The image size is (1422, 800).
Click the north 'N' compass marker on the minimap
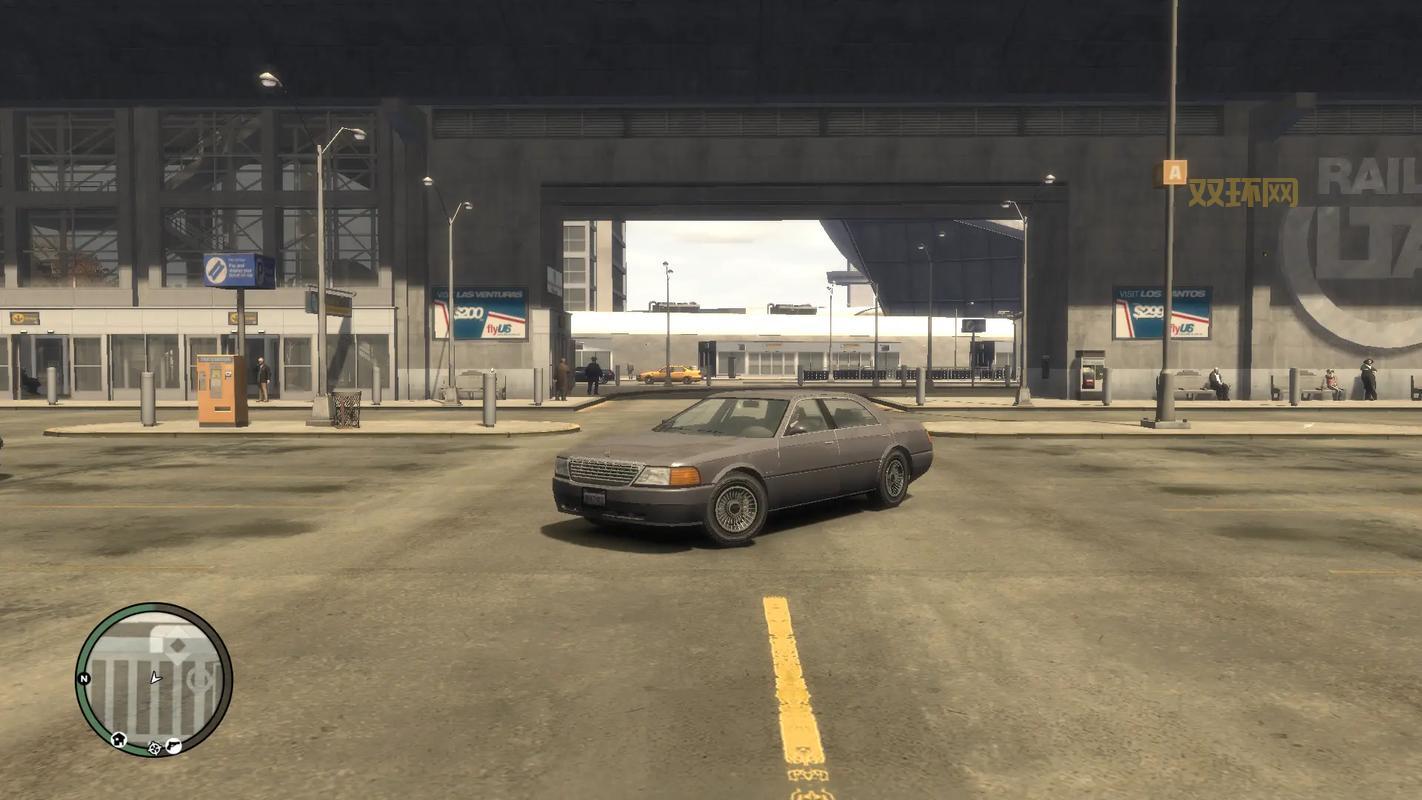coord(84,678)
